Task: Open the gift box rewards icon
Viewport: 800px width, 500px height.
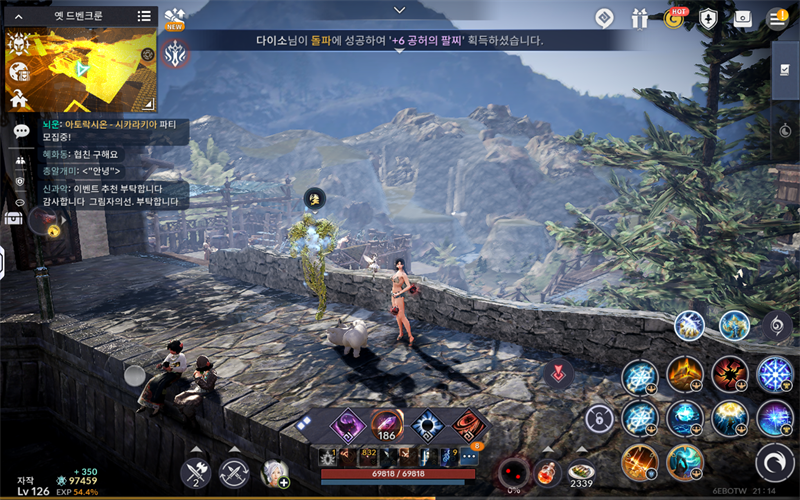Action: pyautogui.click(x=640, y=18)
